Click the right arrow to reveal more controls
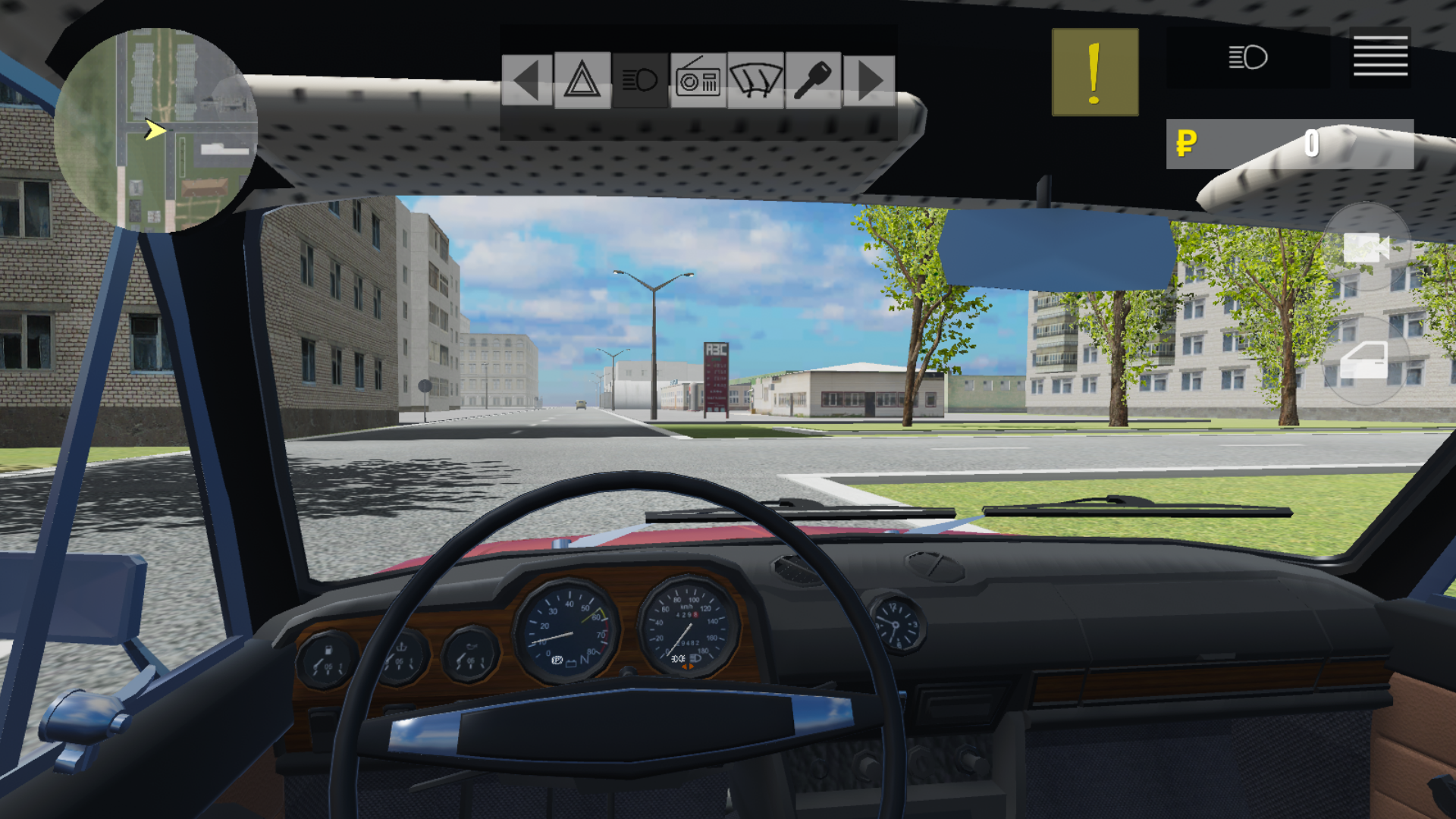 tap(871, 79)
